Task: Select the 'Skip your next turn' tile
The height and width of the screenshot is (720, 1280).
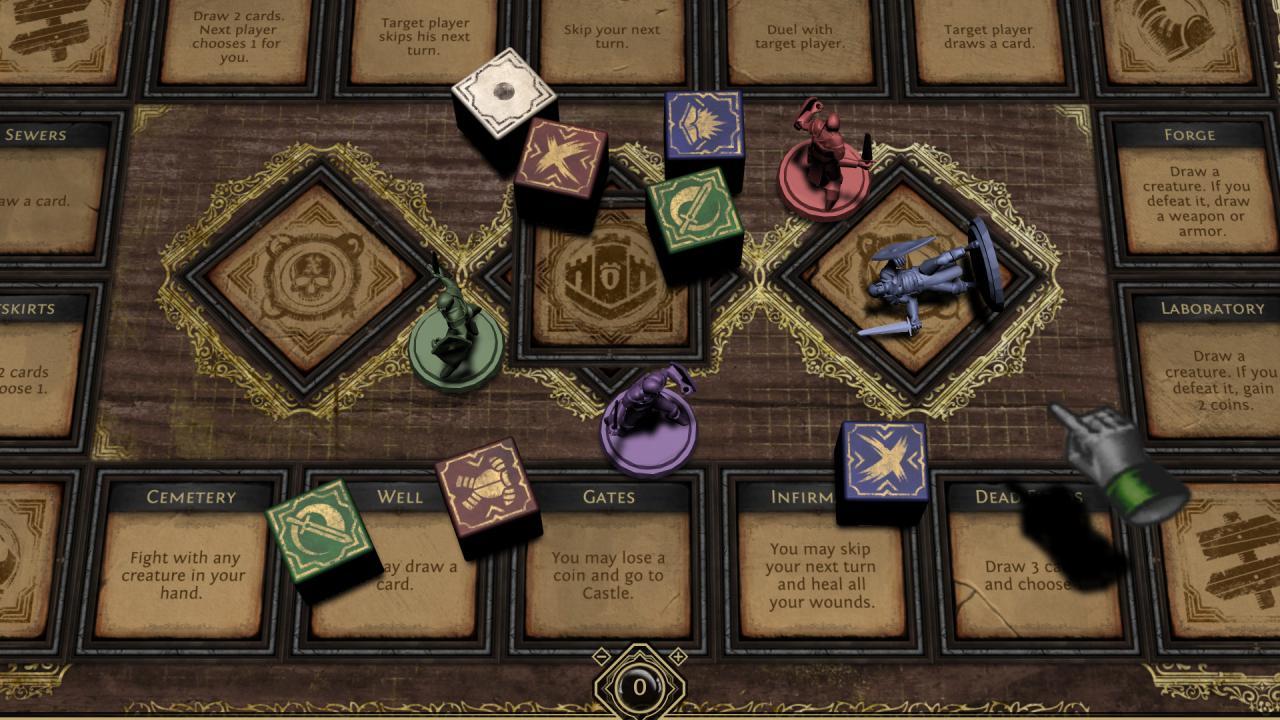Action: pos(612,37)
